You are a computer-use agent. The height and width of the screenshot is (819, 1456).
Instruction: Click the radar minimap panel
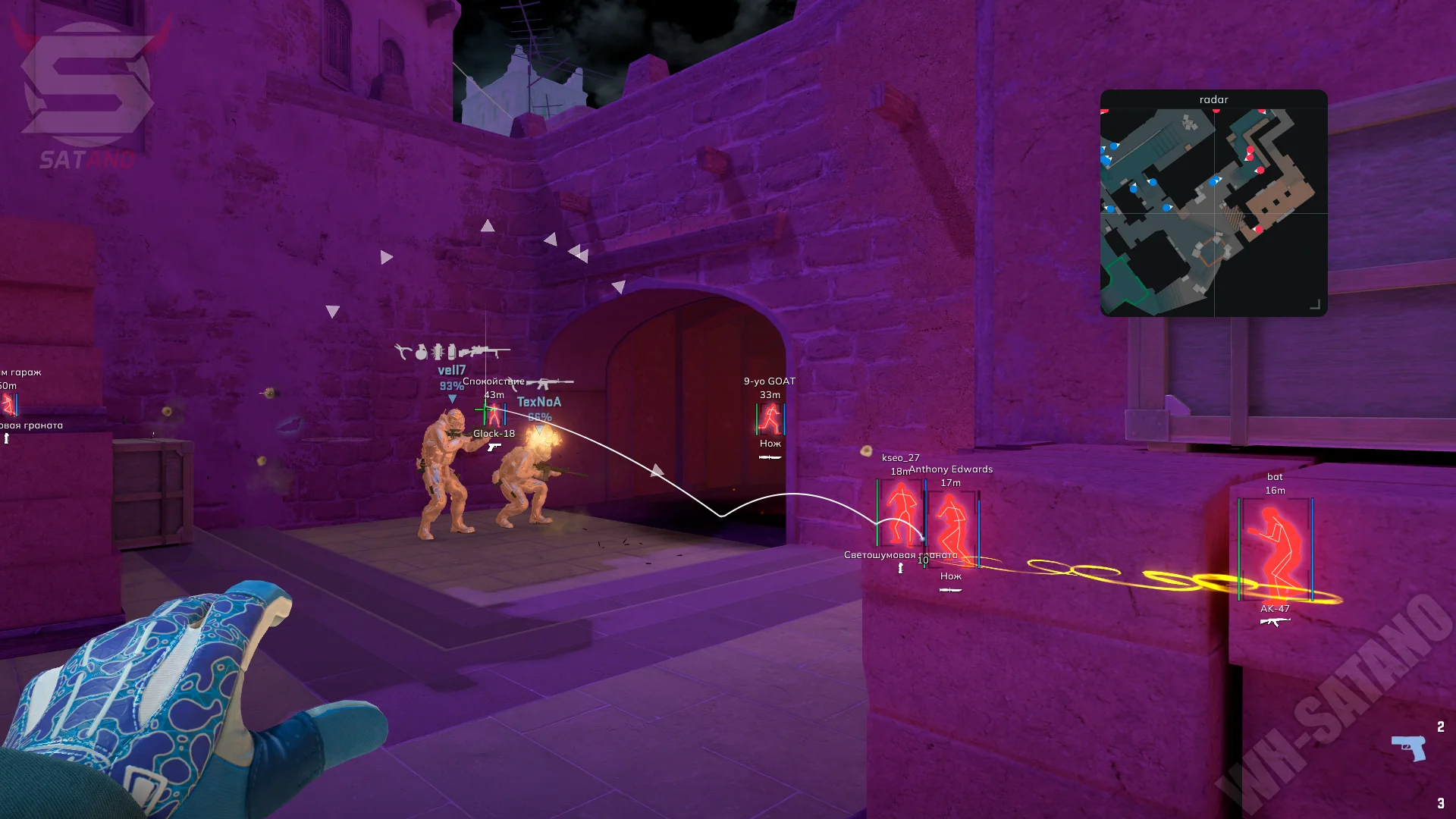point(1213,211)
